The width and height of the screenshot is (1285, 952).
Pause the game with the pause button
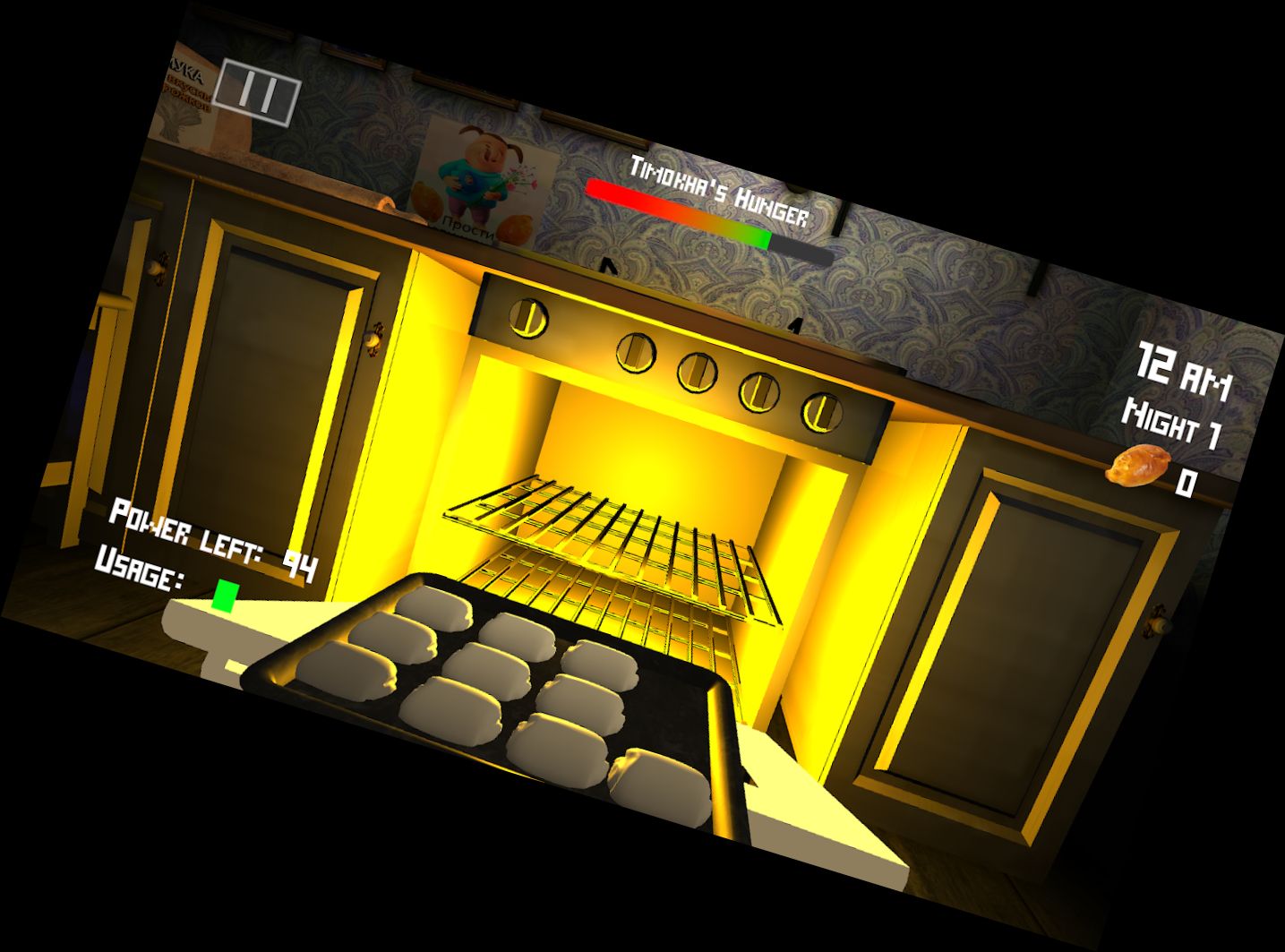tap(259, 91)
